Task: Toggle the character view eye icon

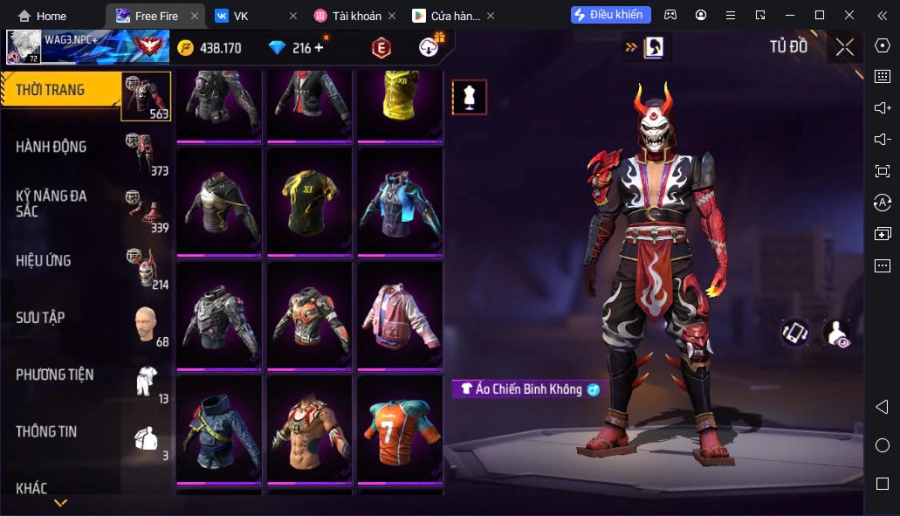Action: pos(836,333)
